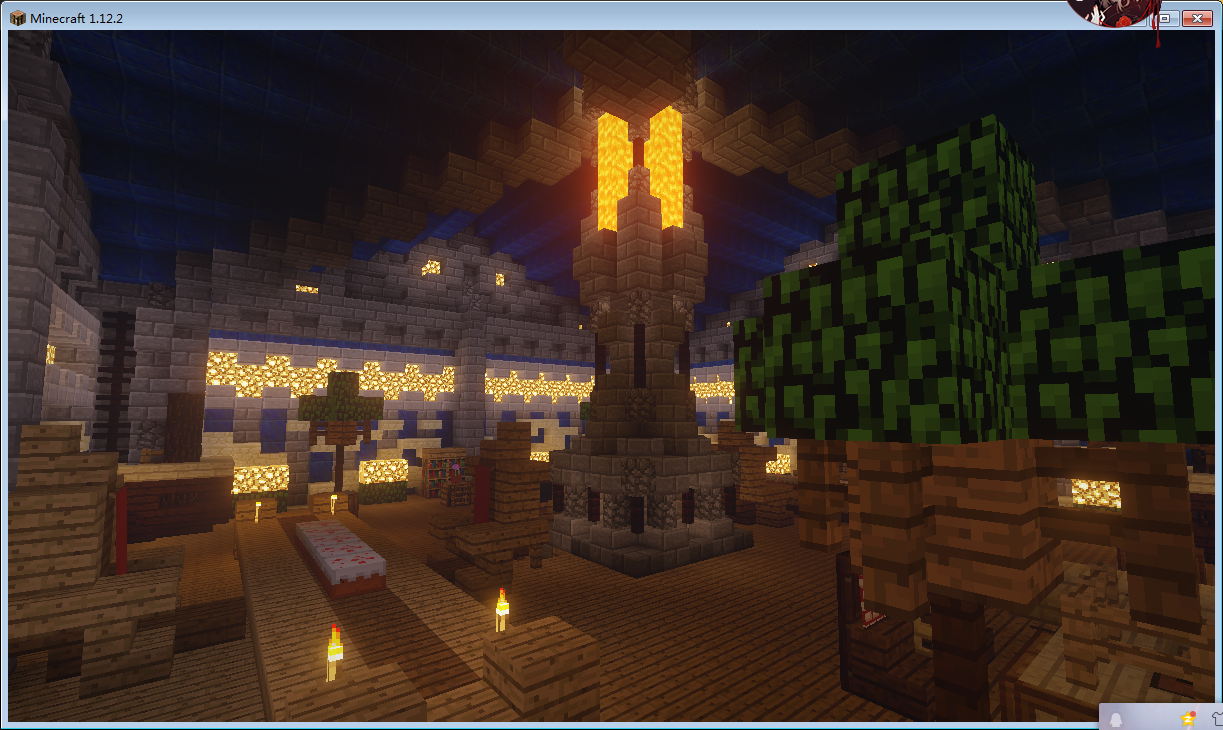Open the yellow star QZone icon
This screenshot has height=730, width=1223.
(1187, 718)
